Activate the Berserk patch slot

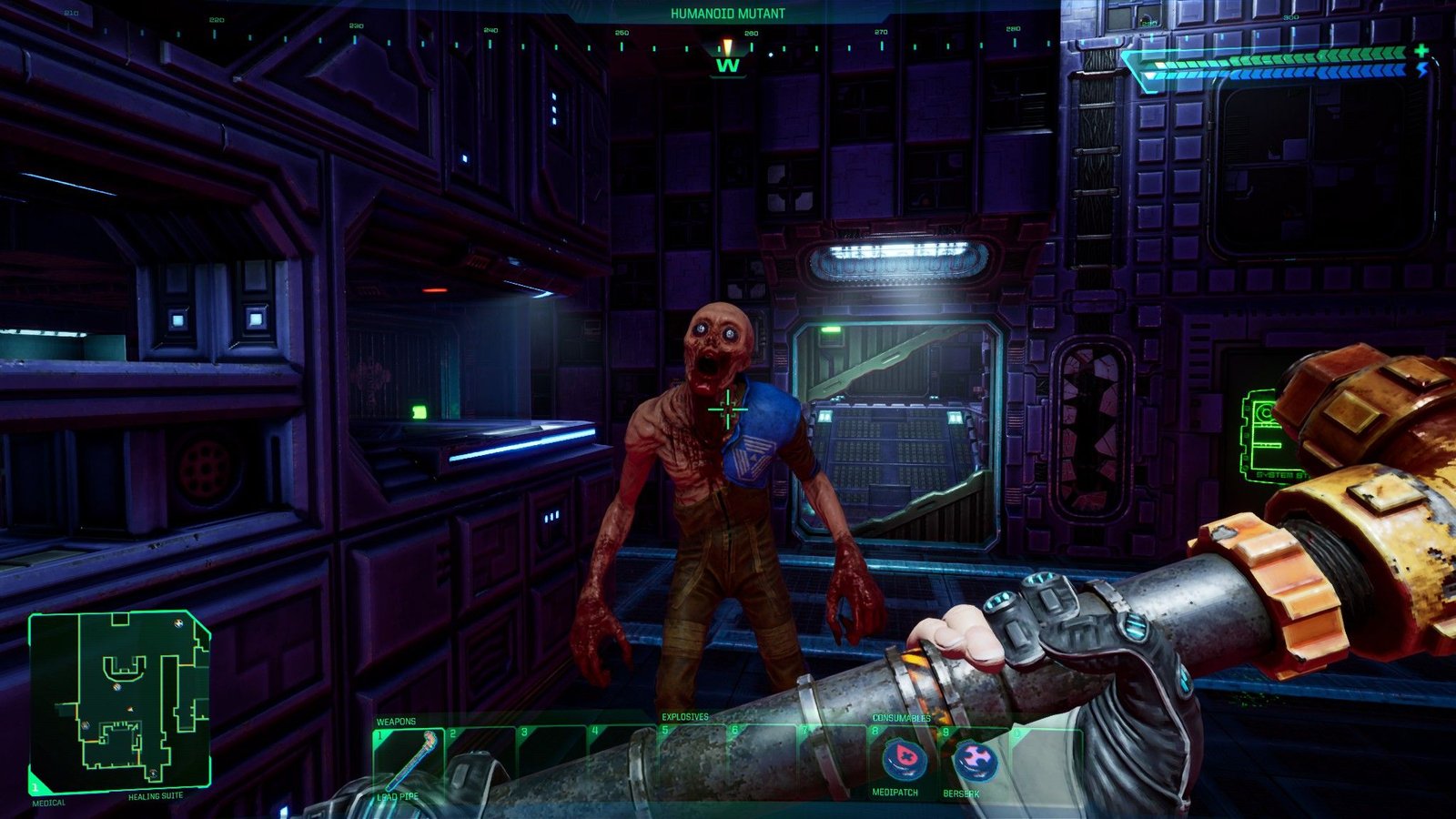point(974,759)
